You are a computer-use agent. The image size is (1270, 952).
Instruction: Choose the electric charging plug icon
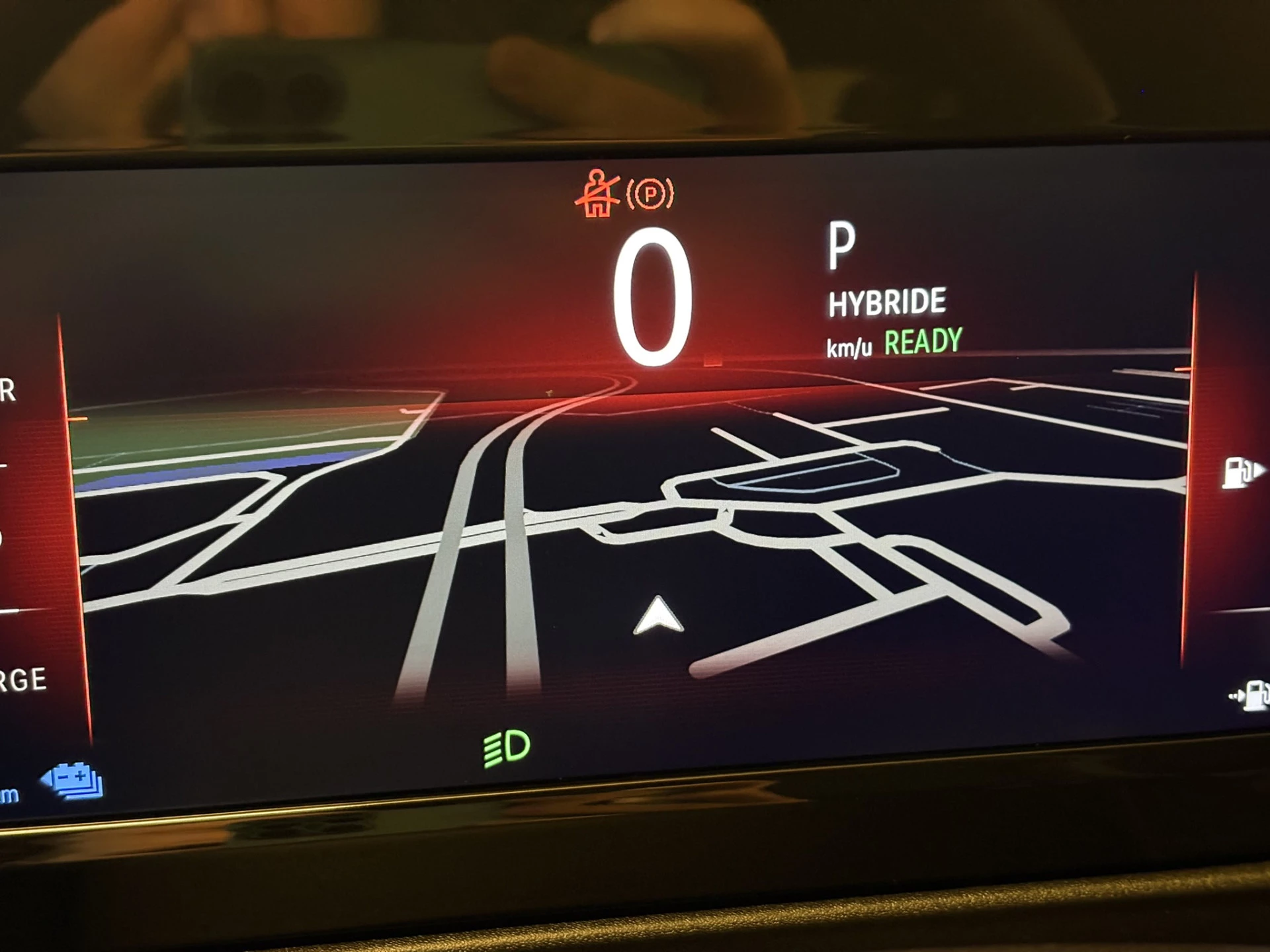[x=1249, y=695]
